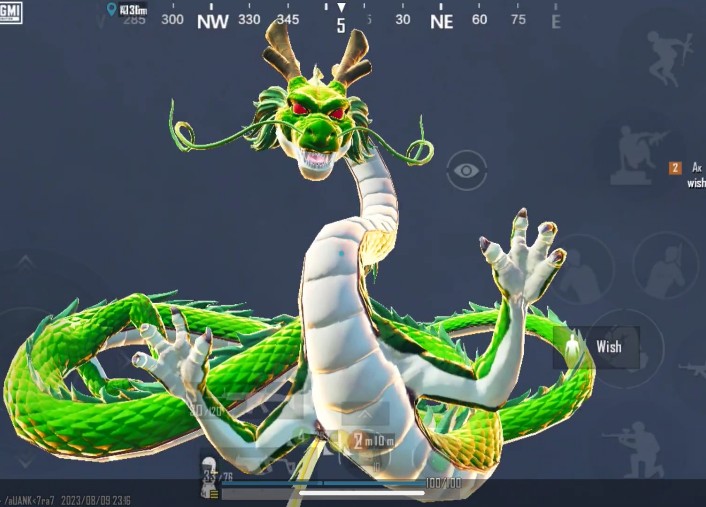Open the GMI logo badge
This screenshot has width=706, height=507.
[12, 14]
